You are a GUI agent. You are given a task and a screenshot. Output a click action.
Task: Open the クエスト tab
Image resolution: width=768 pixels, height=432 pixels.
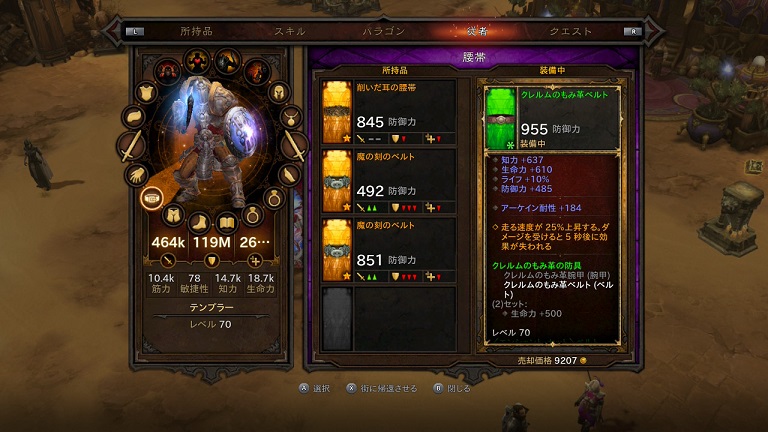[x=570, y=31]
